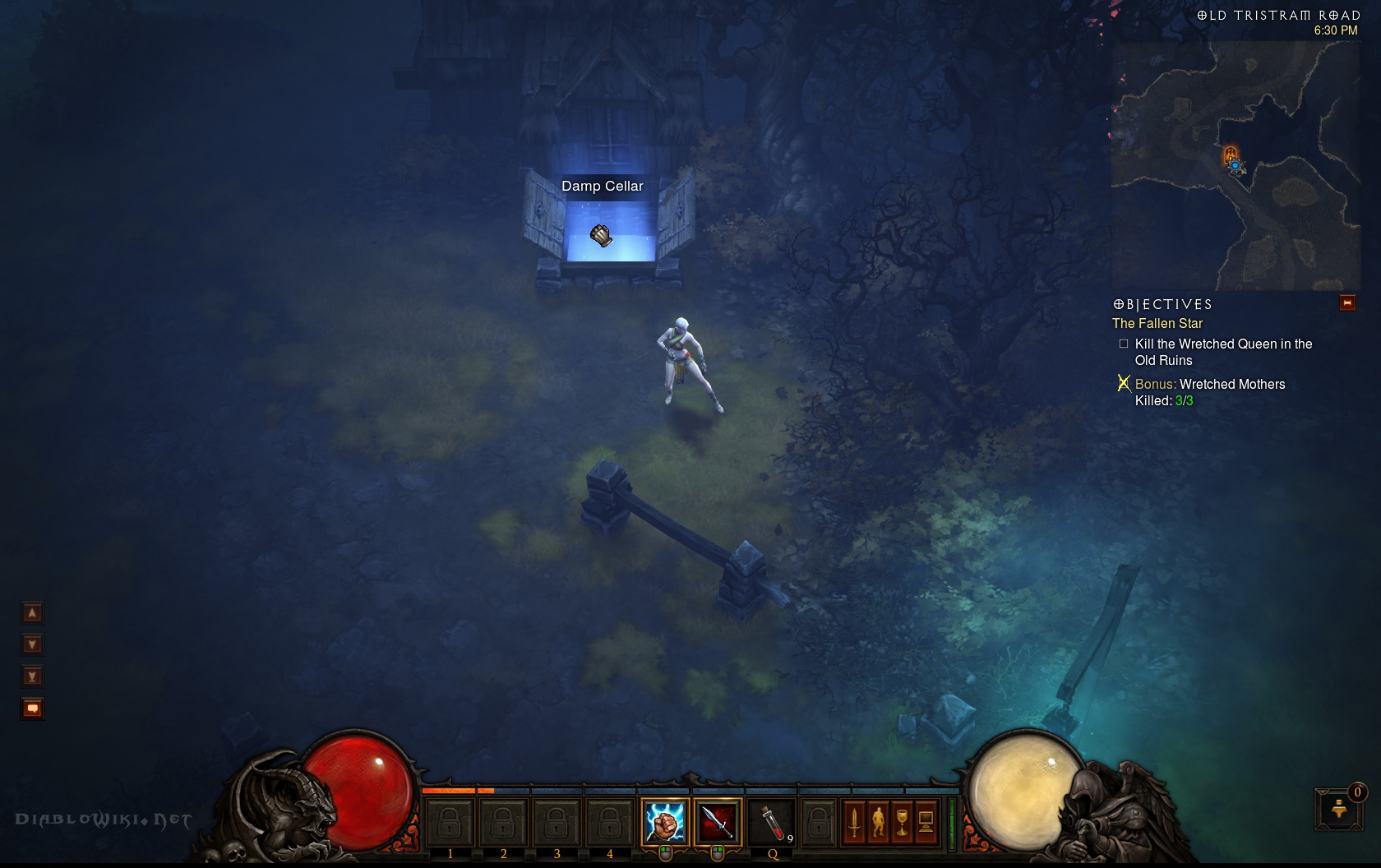Jump chat to bottom with underlined arrow
Image resolution: width=1381 pixels, height=868 pixels.
(33, 676)
